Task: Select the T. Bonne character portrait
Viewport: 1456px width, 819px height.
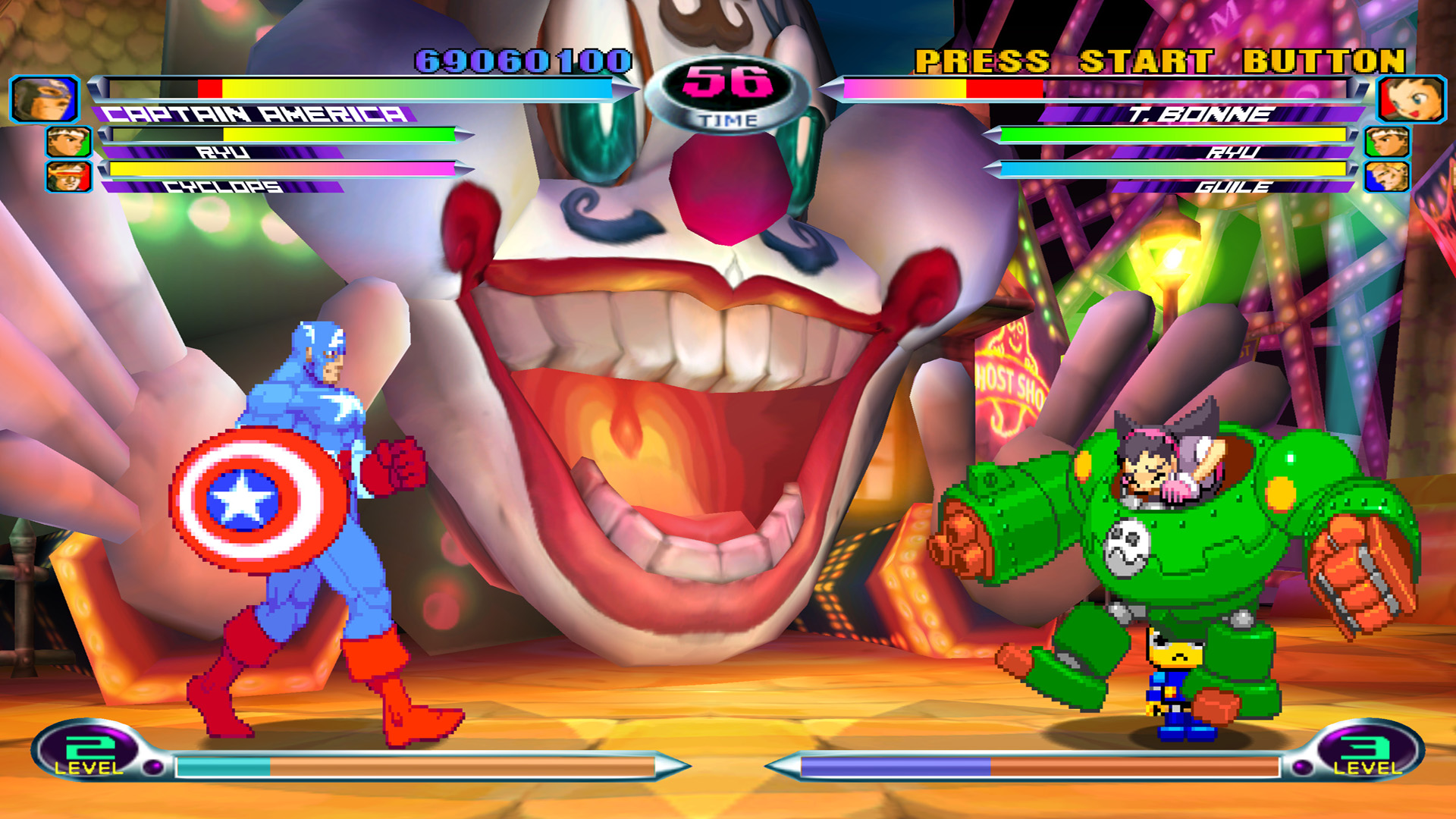Action: (x=1411, y=99)
